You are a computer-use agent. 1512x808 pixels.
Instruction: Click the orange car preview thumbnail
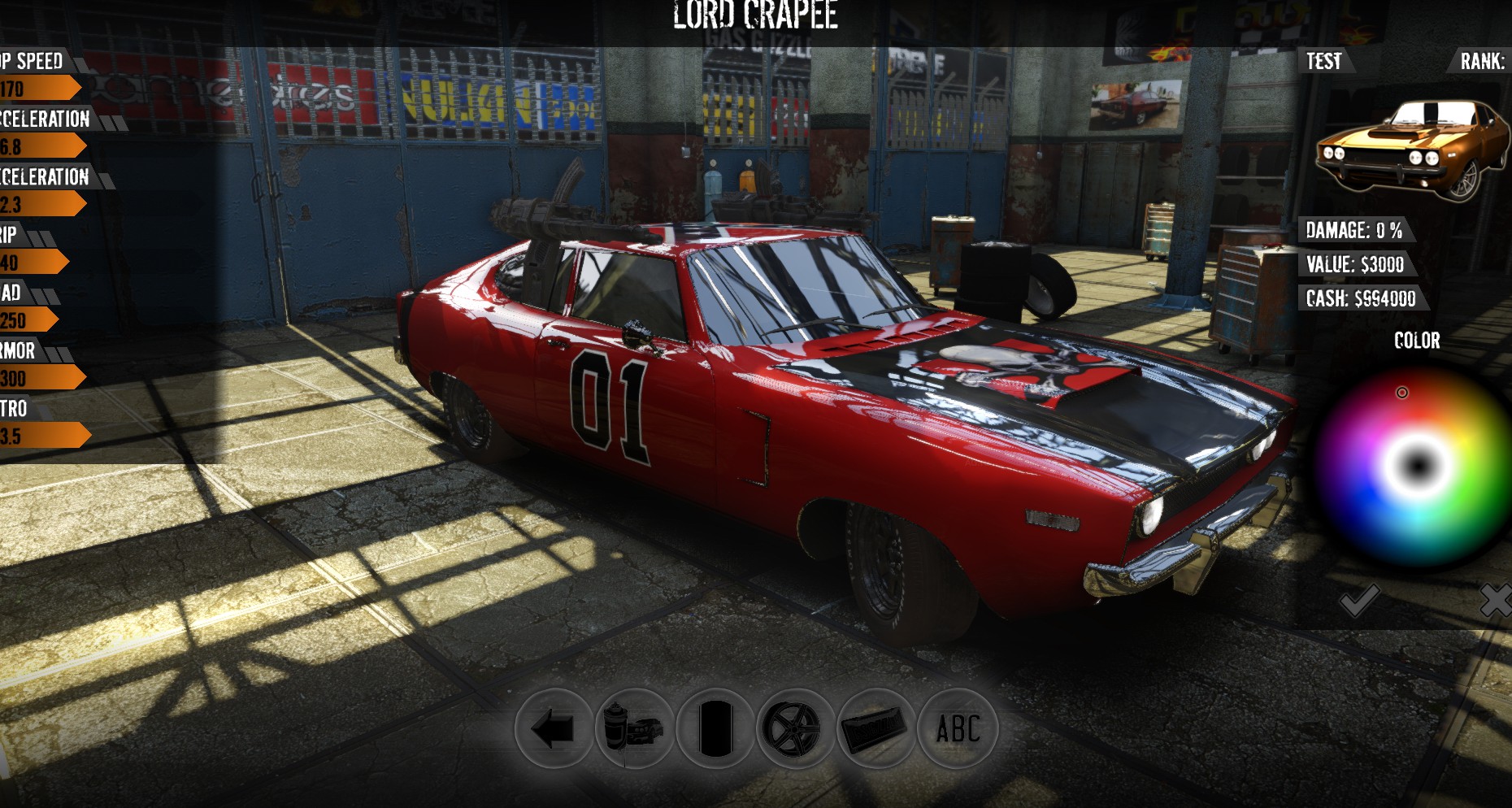pos(1414,146)
